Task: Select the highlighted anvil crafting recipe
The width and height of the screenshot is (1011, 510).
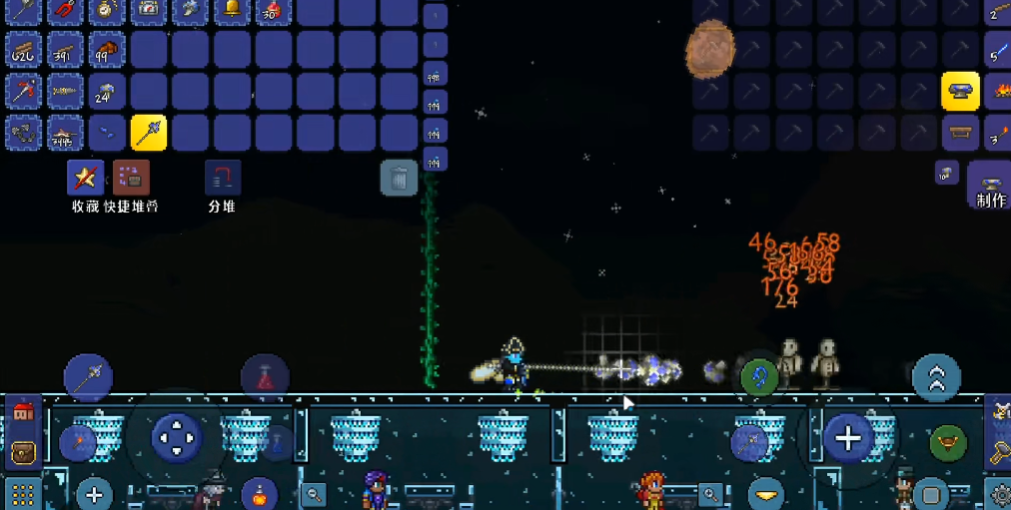Action: point(960,91)
